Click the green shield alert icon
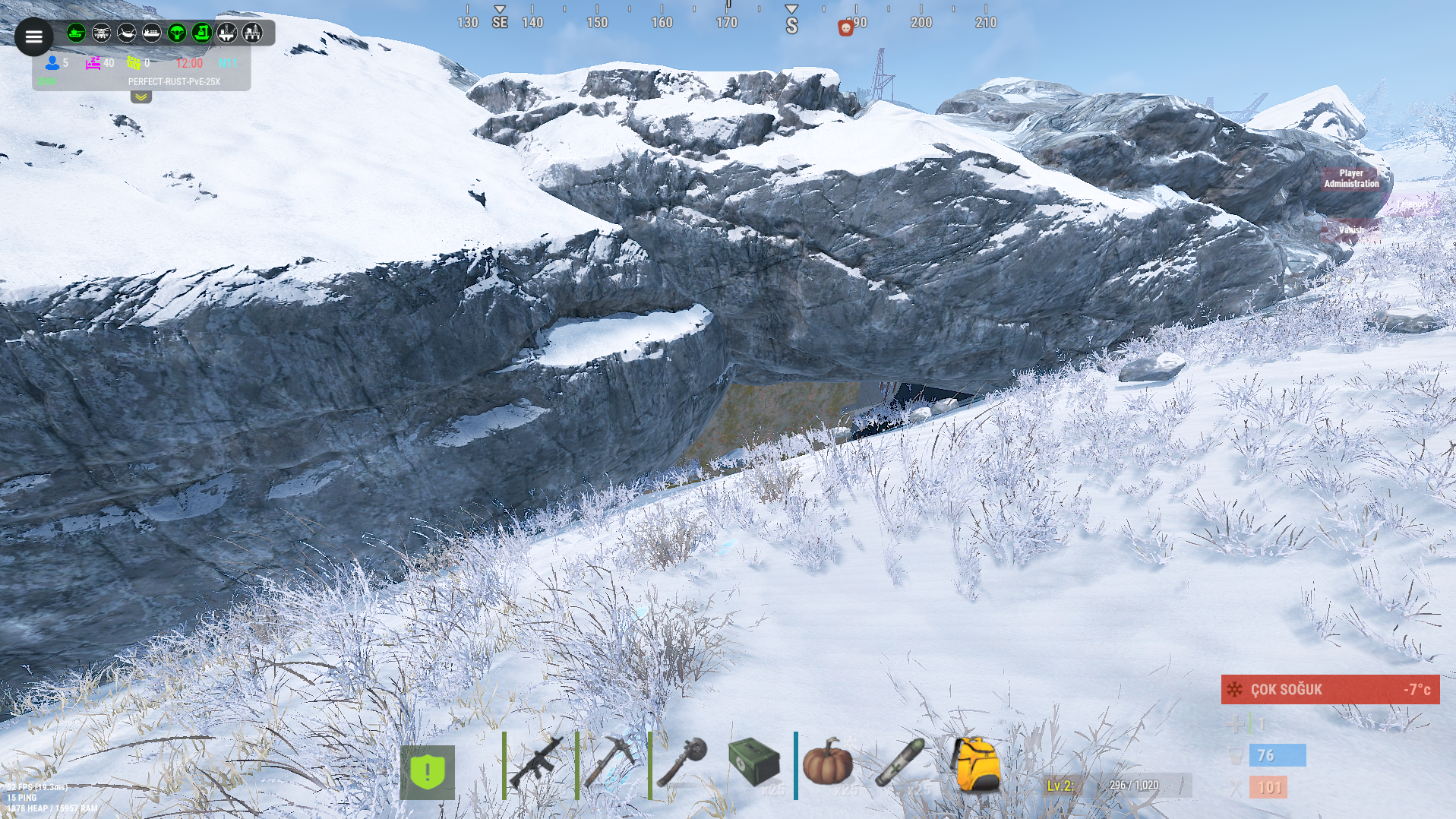This screenshot has height=819, width=1456. [428, 772]
